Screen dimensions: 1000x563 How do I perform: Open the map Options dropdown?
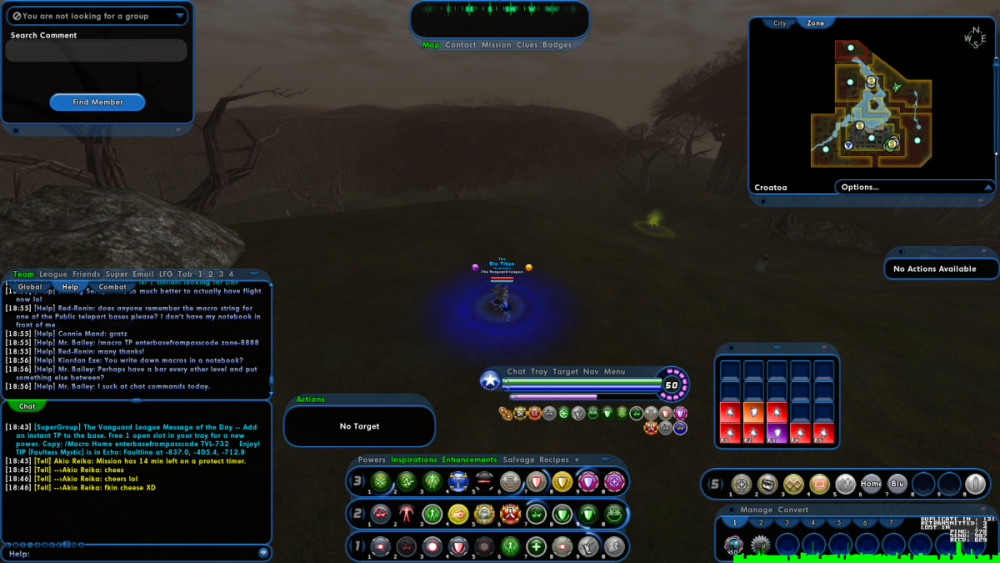(915, 187)
